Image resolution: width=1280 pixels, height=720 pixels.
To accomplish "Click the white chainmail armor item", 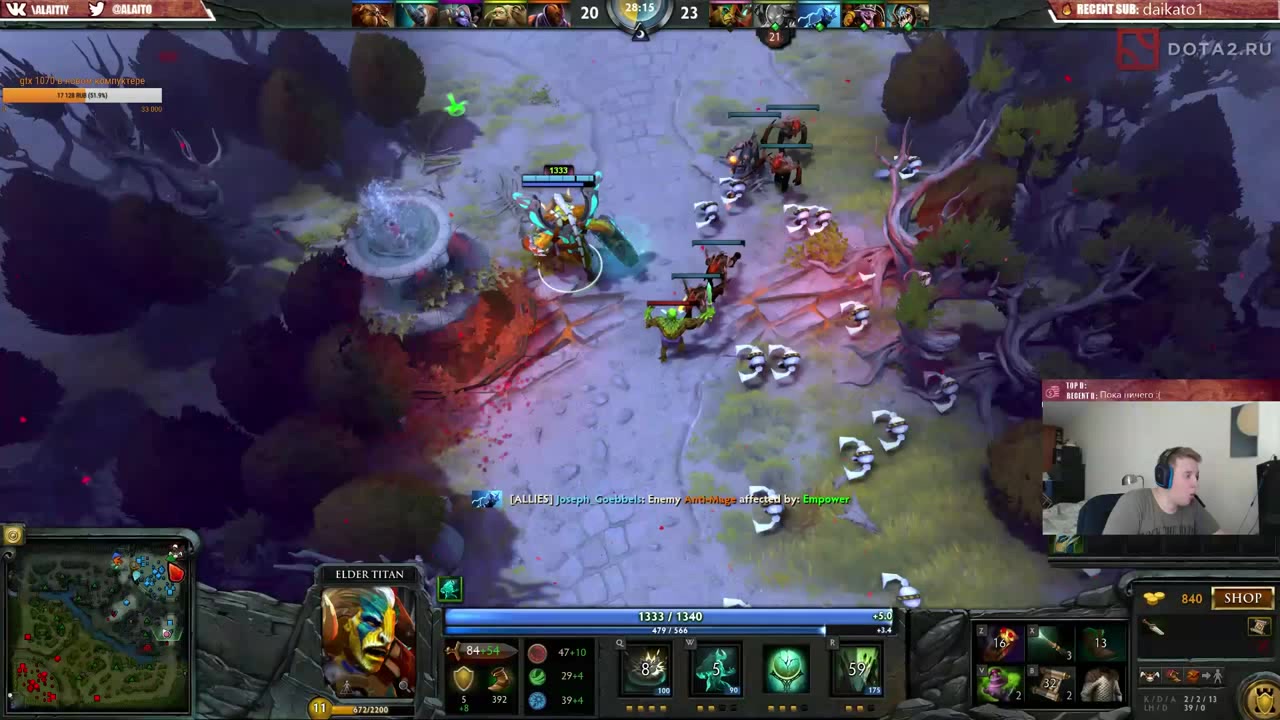I will [1100, 685].
